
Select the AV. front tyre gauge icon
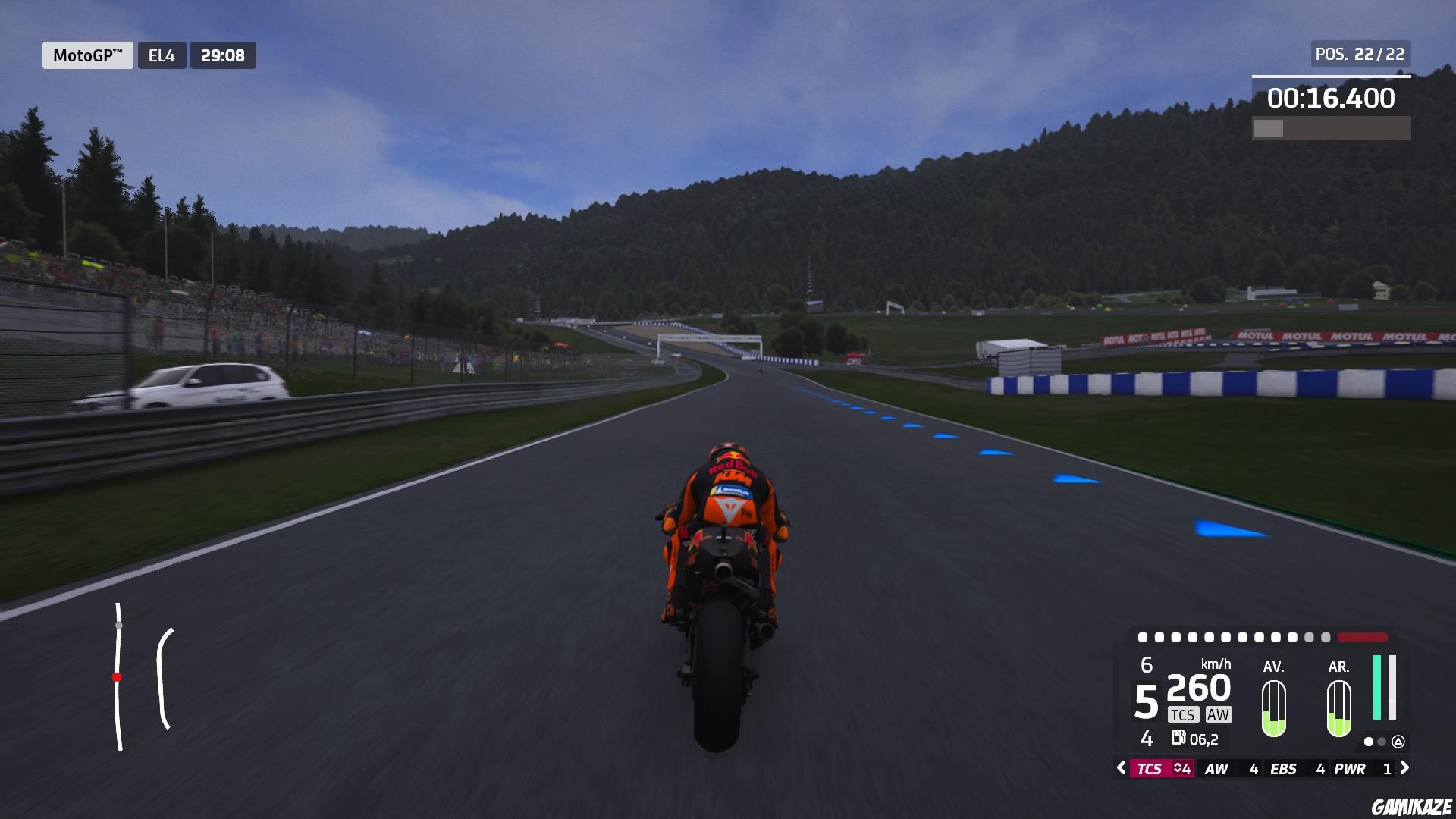point(1273,709)
